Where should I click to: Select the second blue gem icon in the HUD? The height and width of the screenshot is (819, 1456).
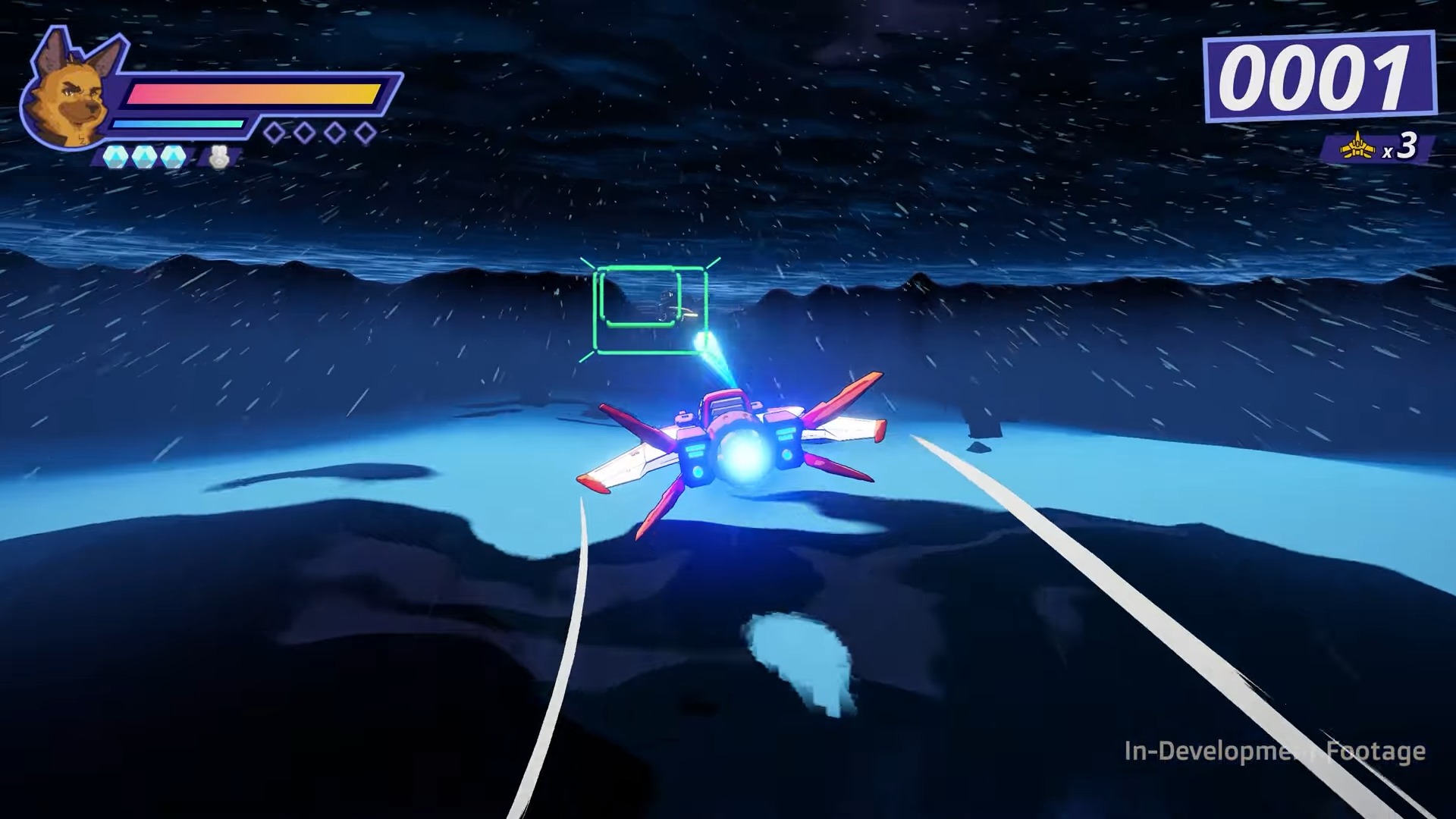point(144,157)
